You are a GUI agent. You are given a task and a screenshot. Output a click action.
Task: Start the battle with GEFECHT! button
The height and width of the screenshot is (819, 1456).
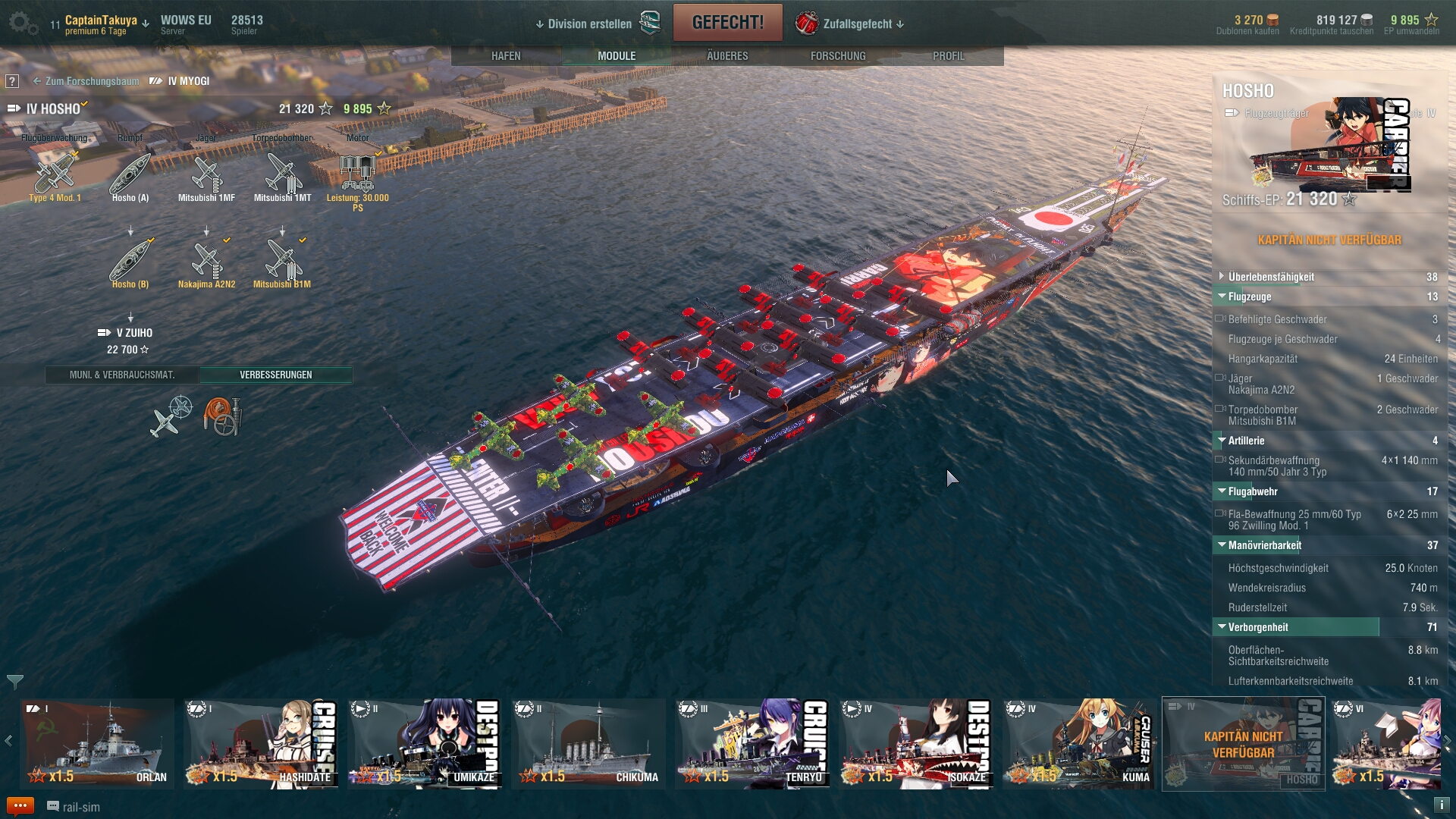[727, 23]
